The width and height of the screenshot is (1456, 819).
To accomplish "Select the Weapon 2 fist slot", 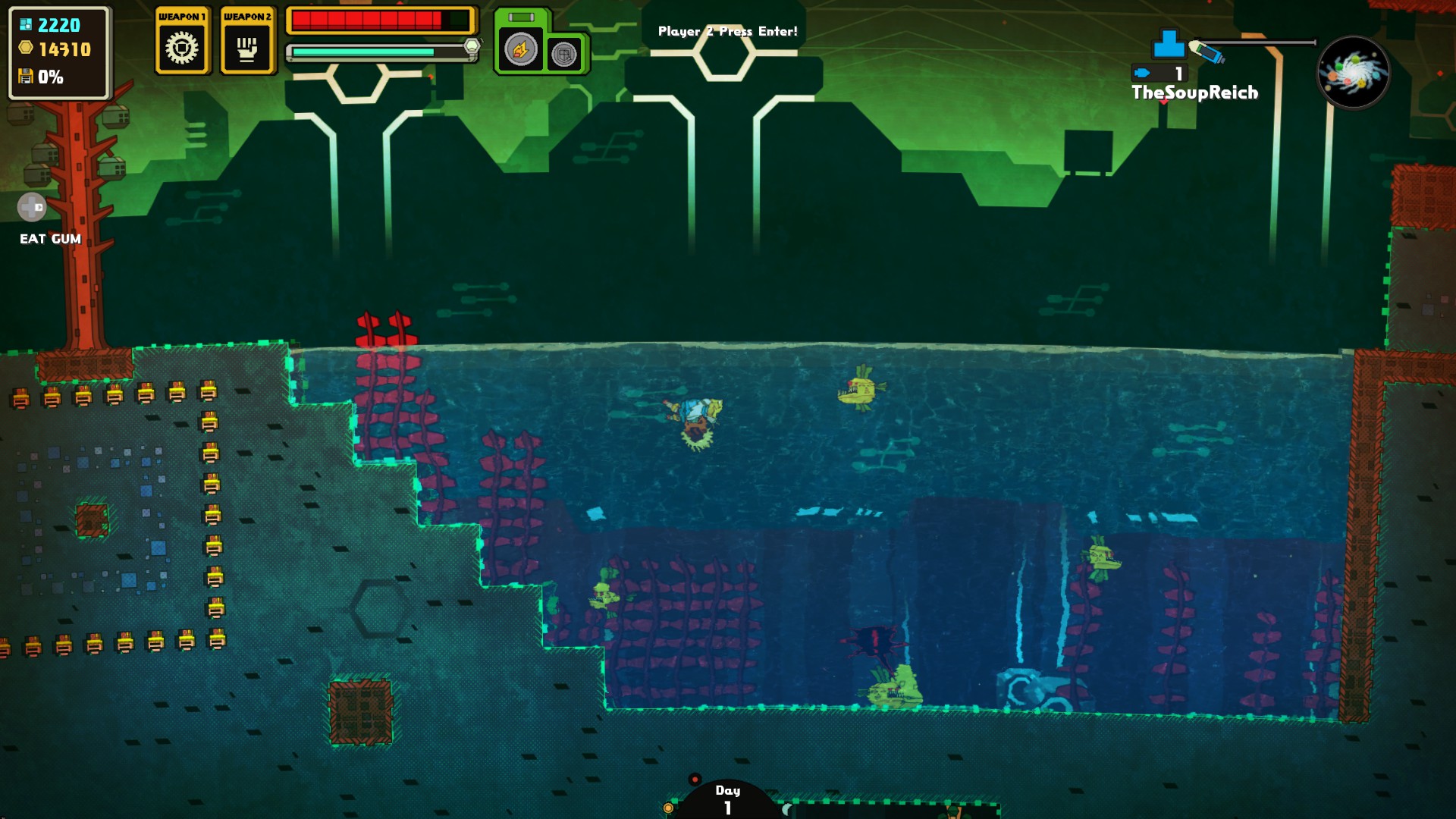I will pyautogui.click(x=247, y=47).
